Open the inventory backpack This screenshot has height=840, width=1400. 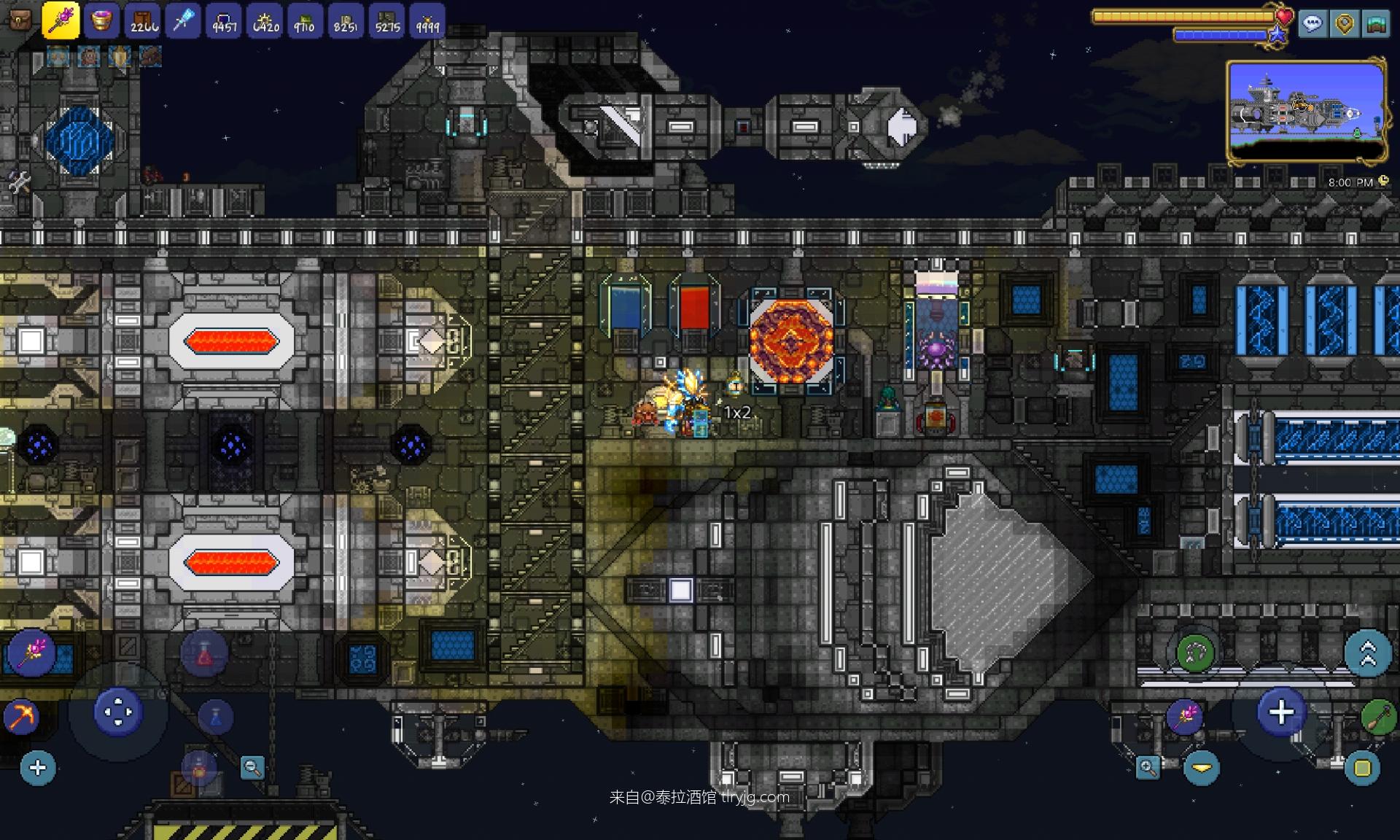20,20
